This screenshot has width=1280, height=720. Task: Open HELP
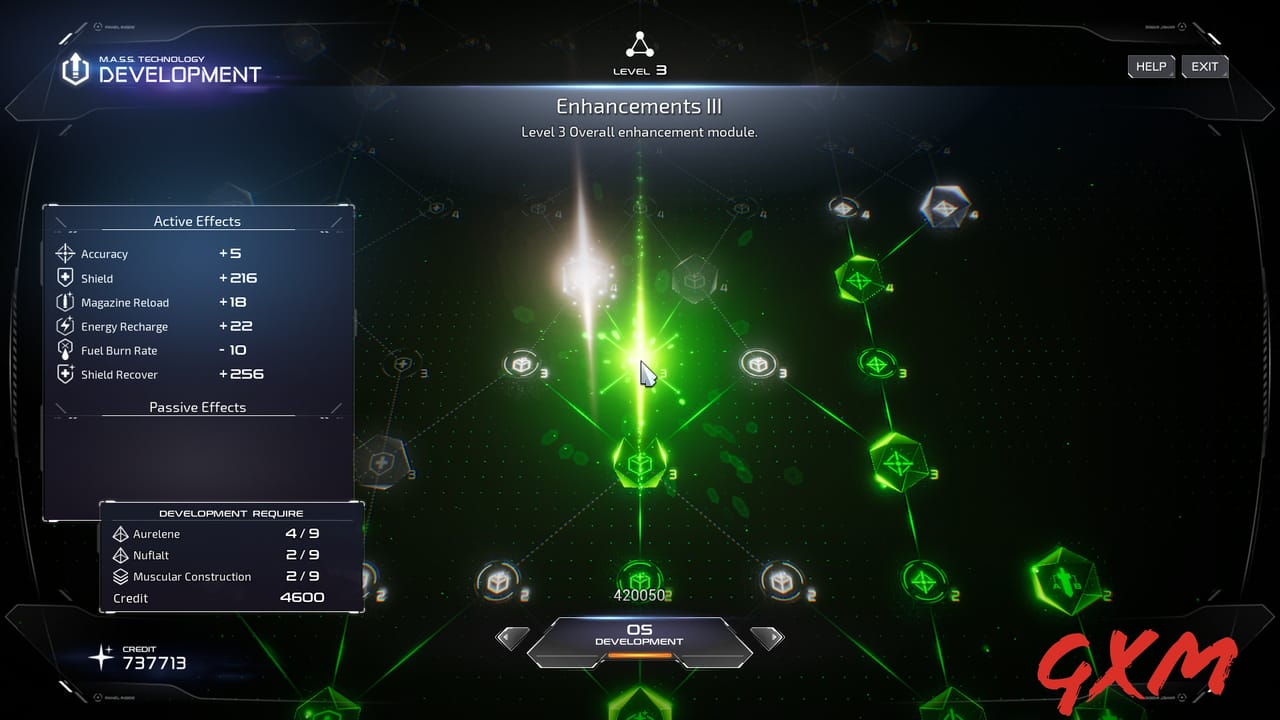point(1150,66)
